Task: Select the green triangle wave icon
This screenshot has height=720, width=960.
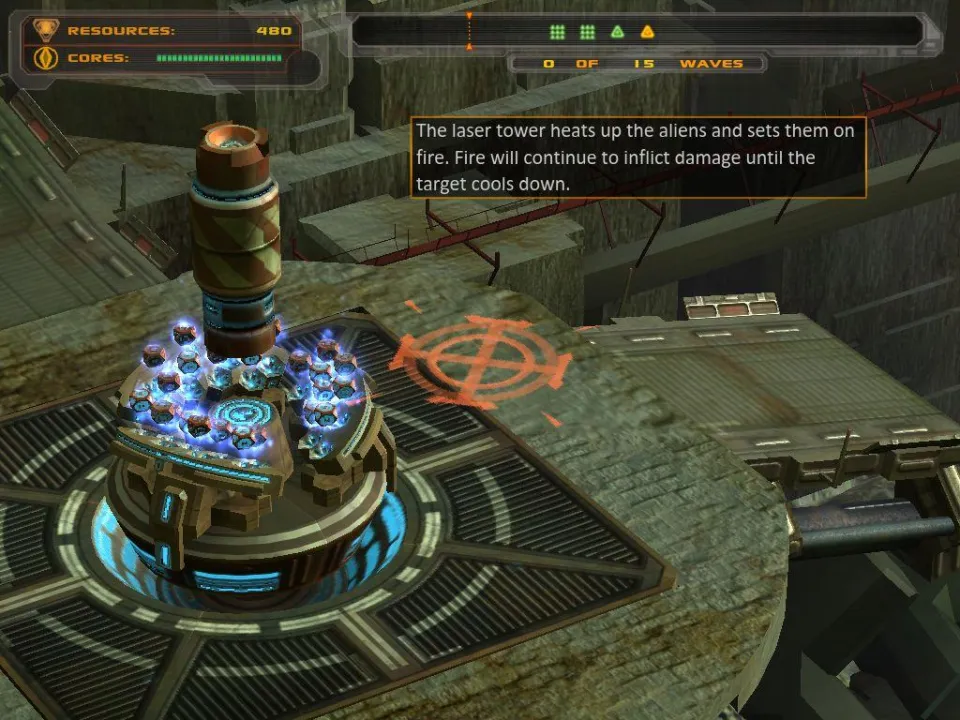Action: pos(618,32)
